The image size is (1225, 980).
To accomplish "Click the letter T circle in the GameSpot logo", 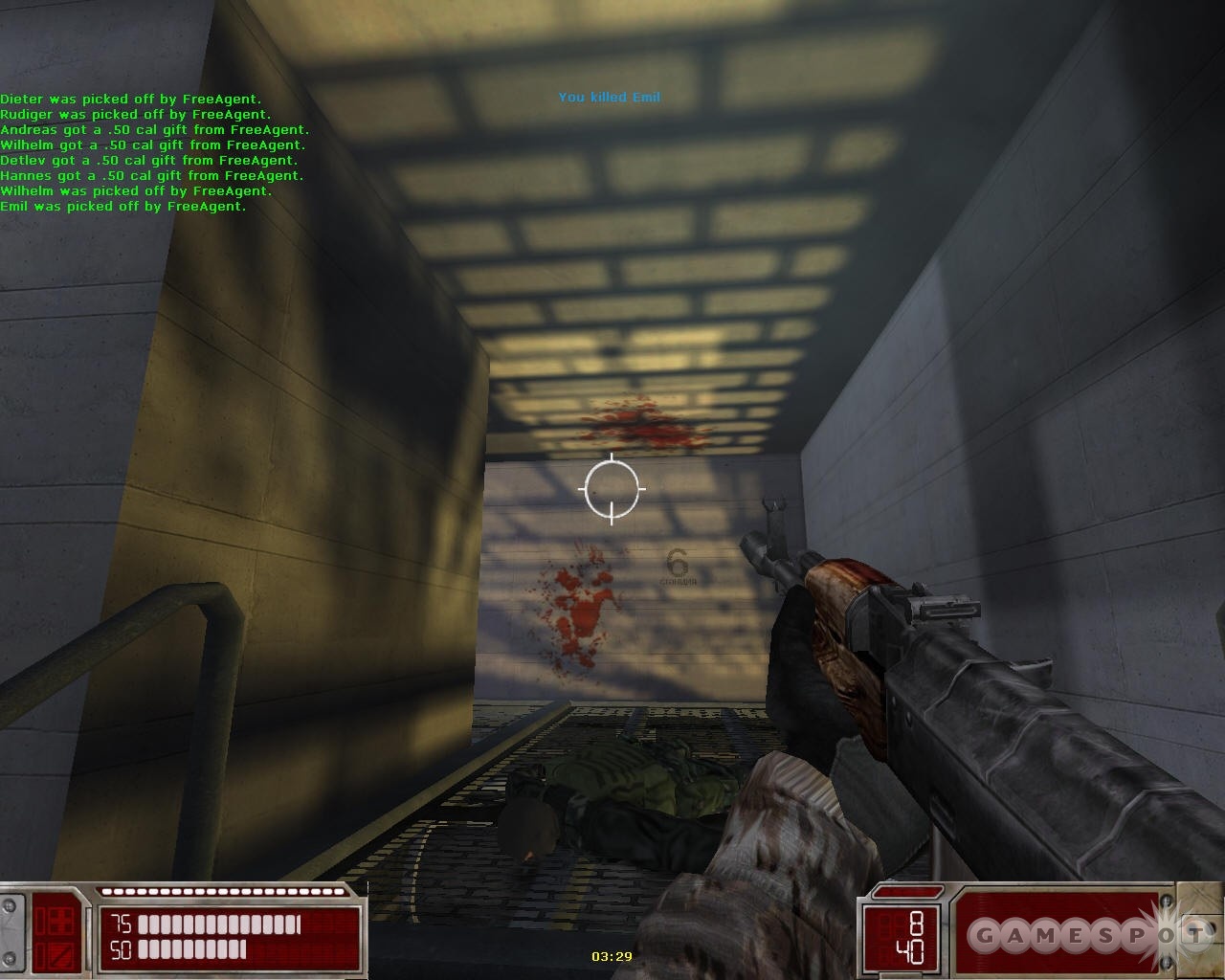I will pos(1195,933).
